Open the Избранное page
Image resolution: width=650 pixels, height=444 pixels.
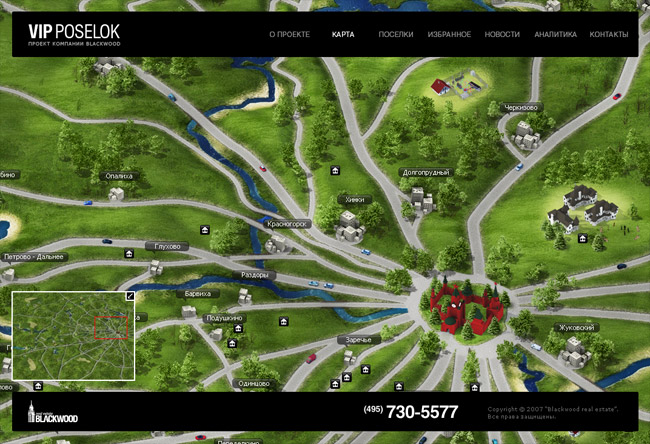point(449,35)
